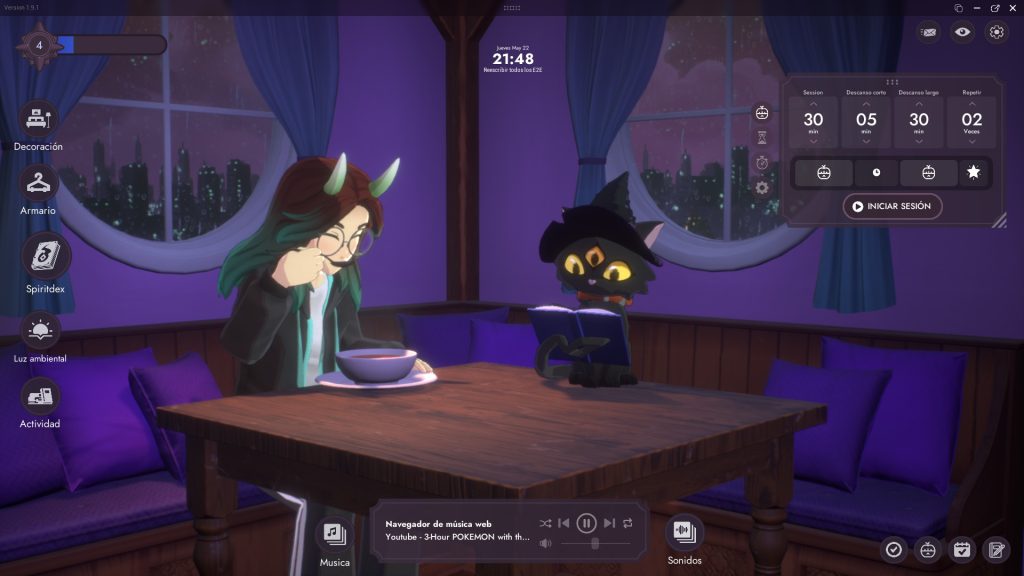Click the INICIAR SESIÓN button
This screenshot has width=1024, height=576.
tap(892, 206)
